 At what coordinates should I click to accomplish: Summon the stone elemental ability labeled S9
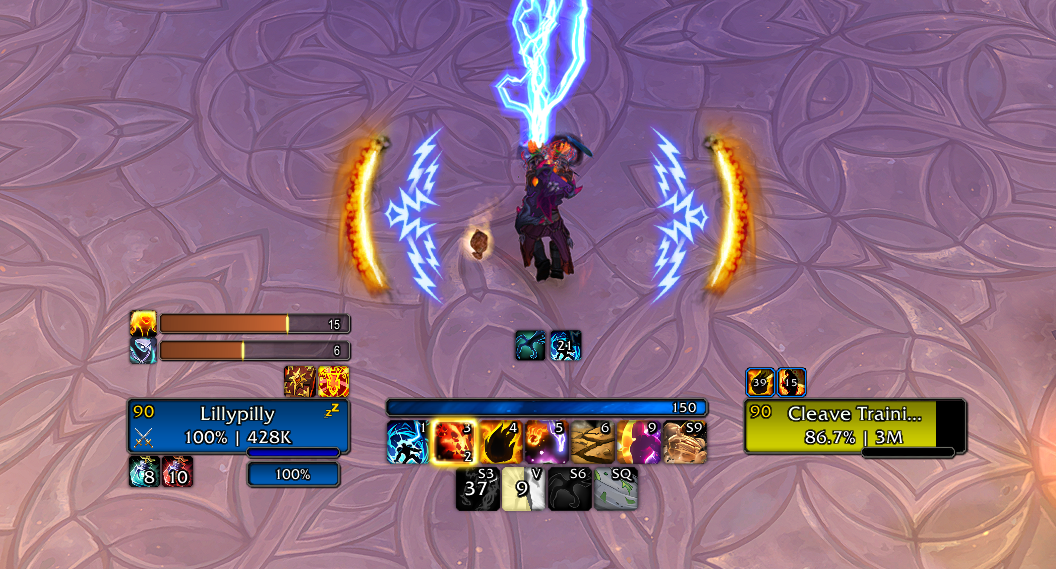pyautogui.click(x=685, y=442)
